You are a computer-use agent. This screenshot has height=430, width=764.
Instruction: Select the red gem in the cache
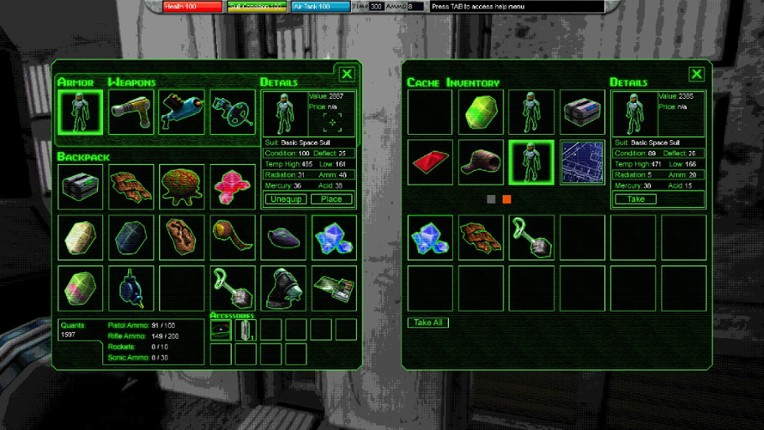pyautogui.click(x=430, y=162)
